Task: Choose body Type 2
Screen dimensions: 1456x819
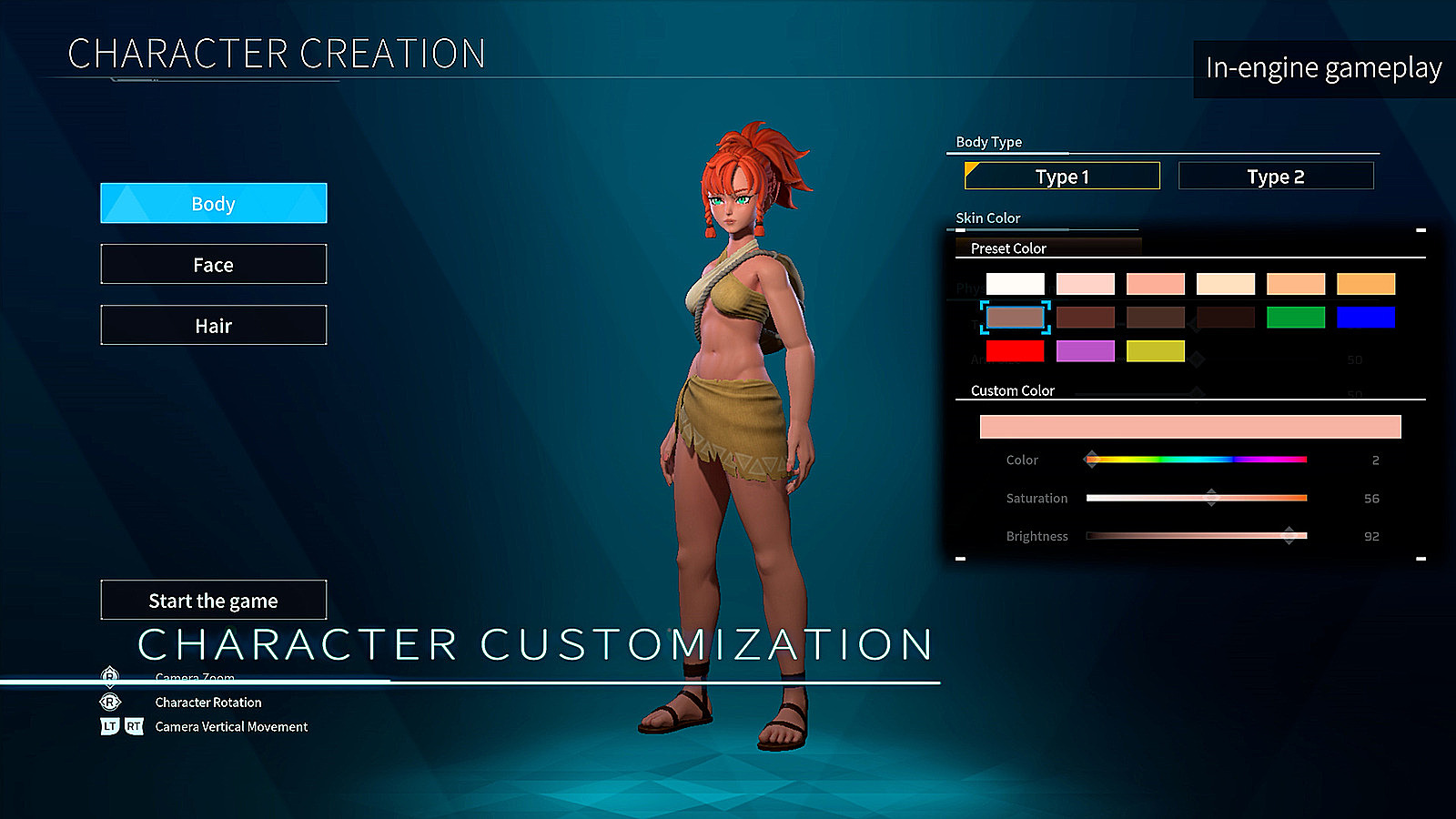Action: click(x=1275, y=176)
